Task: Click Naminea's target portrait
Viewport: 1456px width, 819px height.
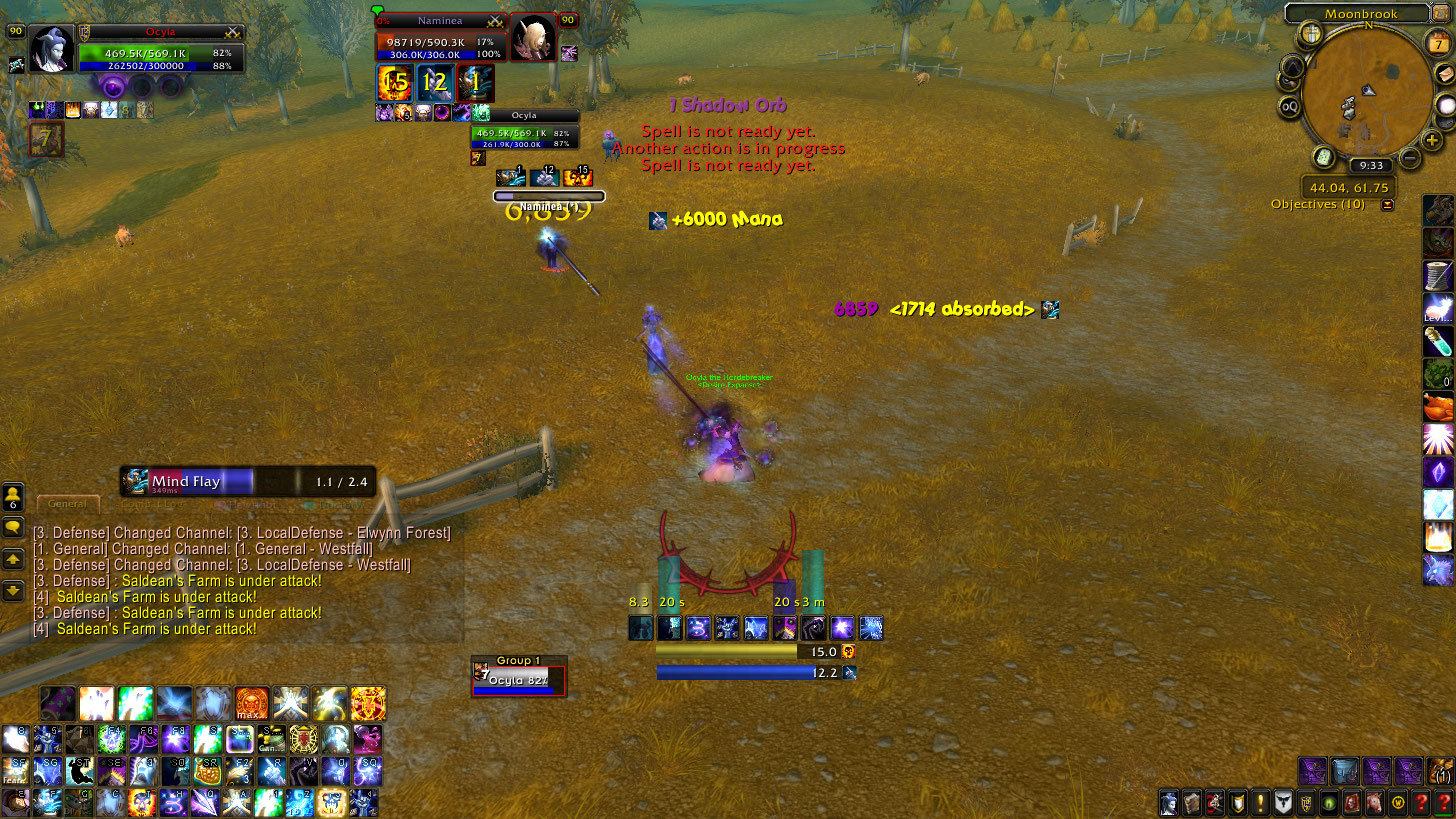Action: (x=532, y=39)
